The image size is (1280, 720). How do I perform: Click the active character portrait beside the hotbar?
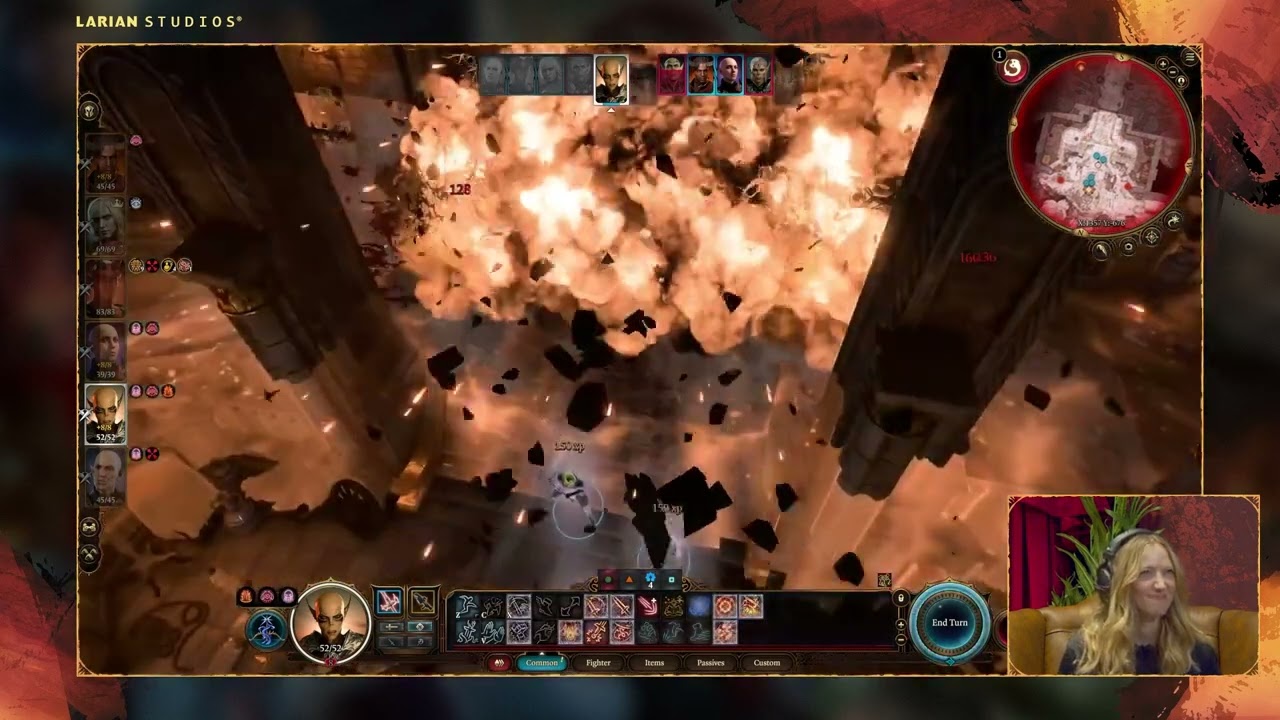tap(330, 622)
